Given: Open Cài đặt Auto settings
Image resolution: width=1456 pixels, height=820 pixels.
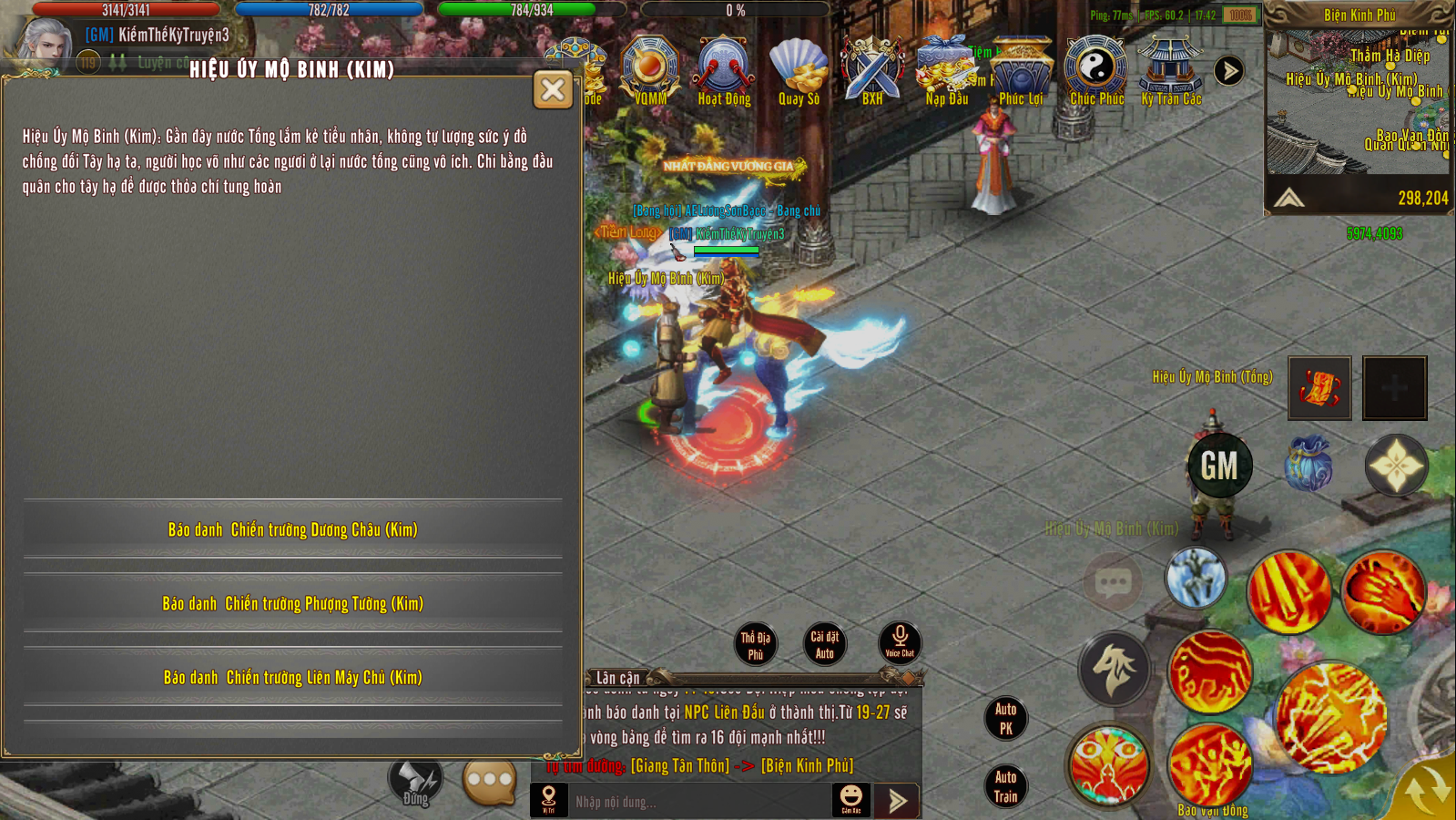Looking at the screenshot, I should 825,644.
